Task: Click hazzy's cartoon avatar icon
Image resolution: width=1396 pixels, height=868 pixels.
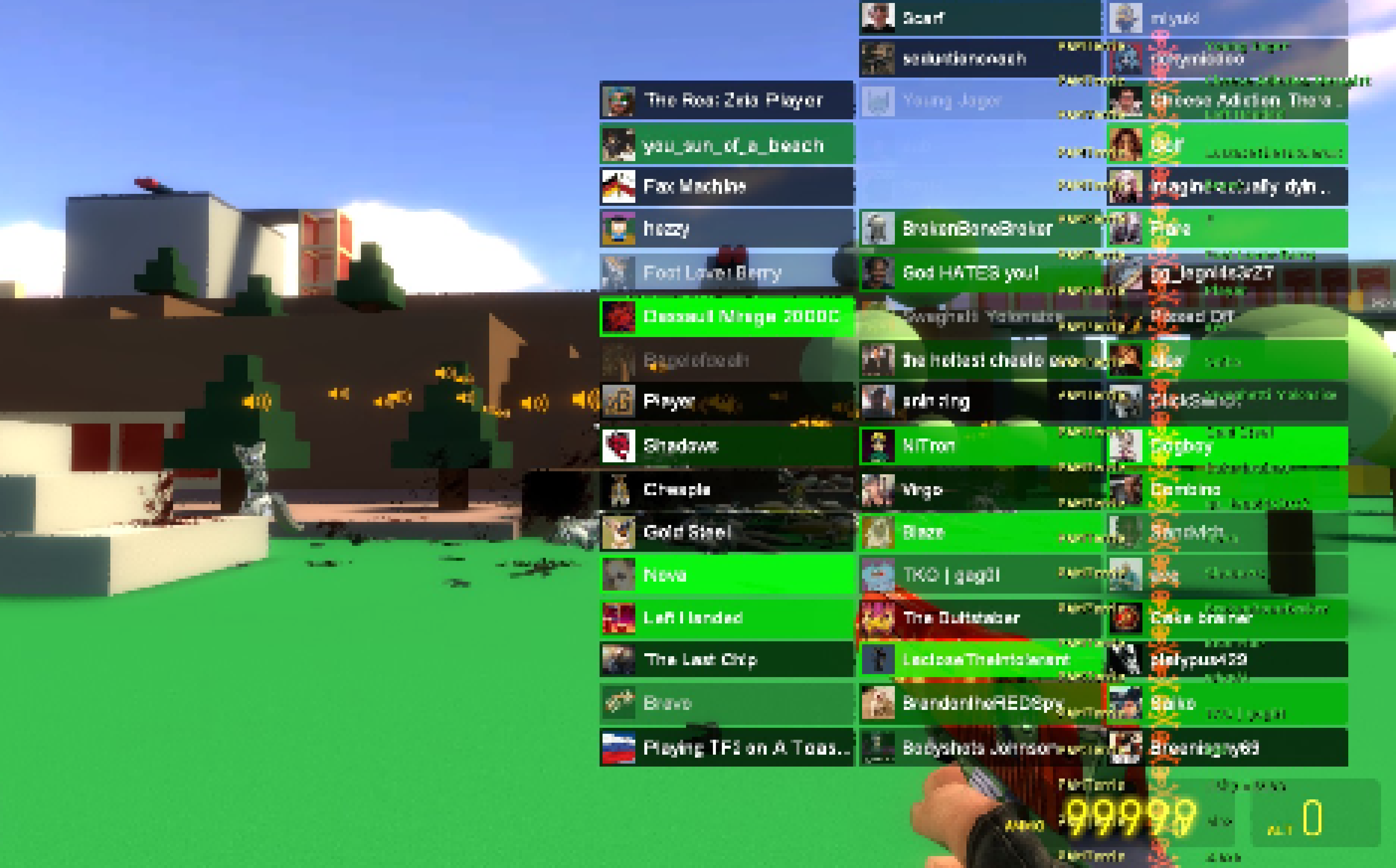Action: click(x=618, y=229)
